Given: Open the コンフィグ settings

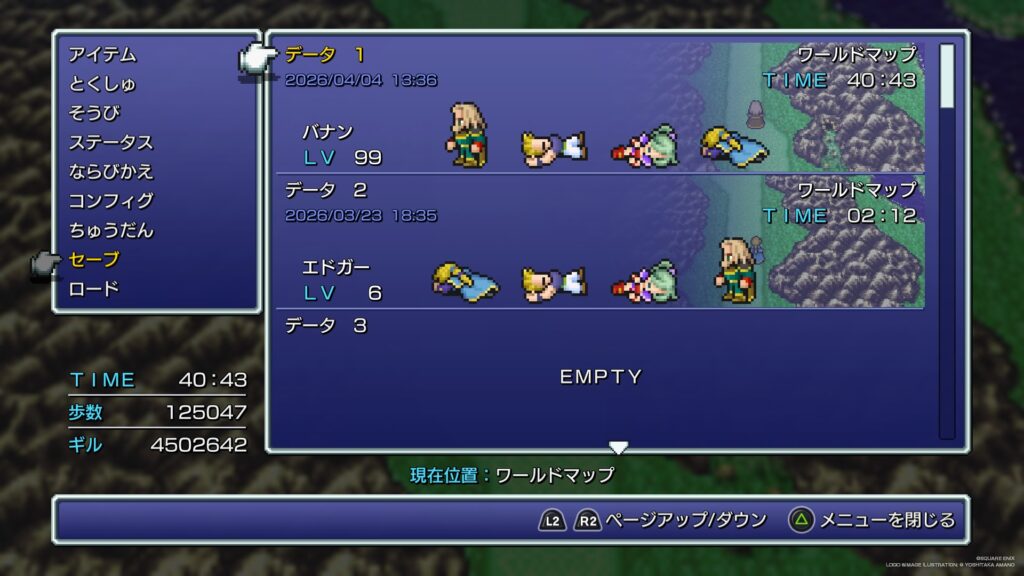Looking at the screenshot, I should click(x=110, y=201).
